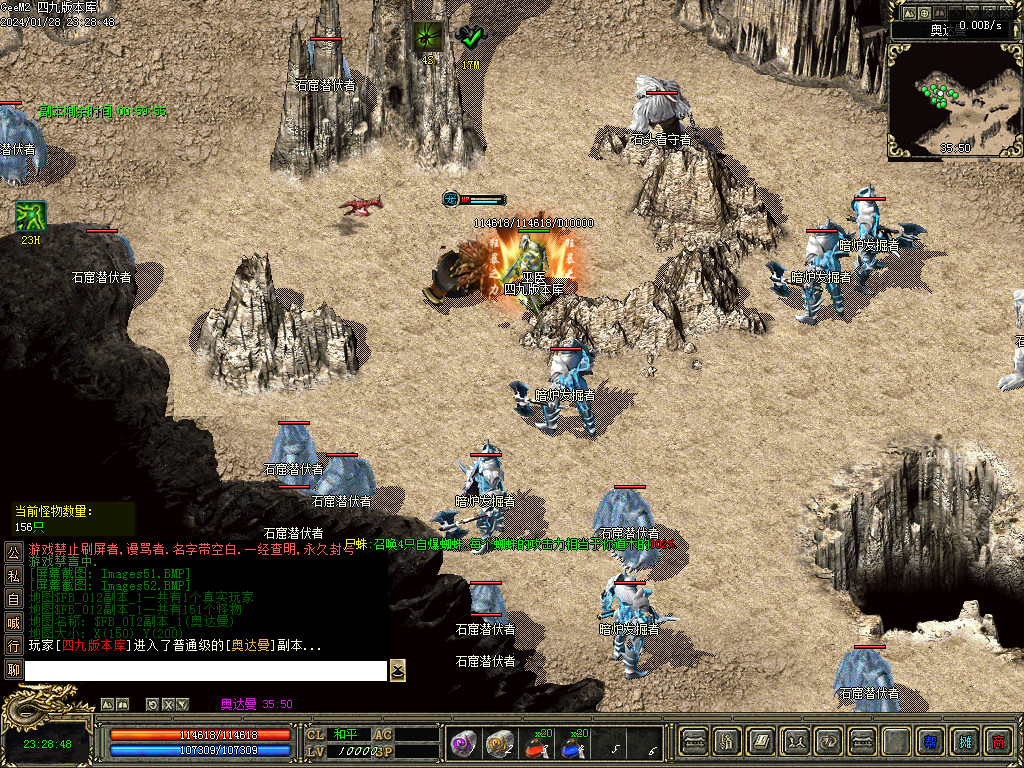Use the purple swirl scroll in hotbar

click(462, 743)
